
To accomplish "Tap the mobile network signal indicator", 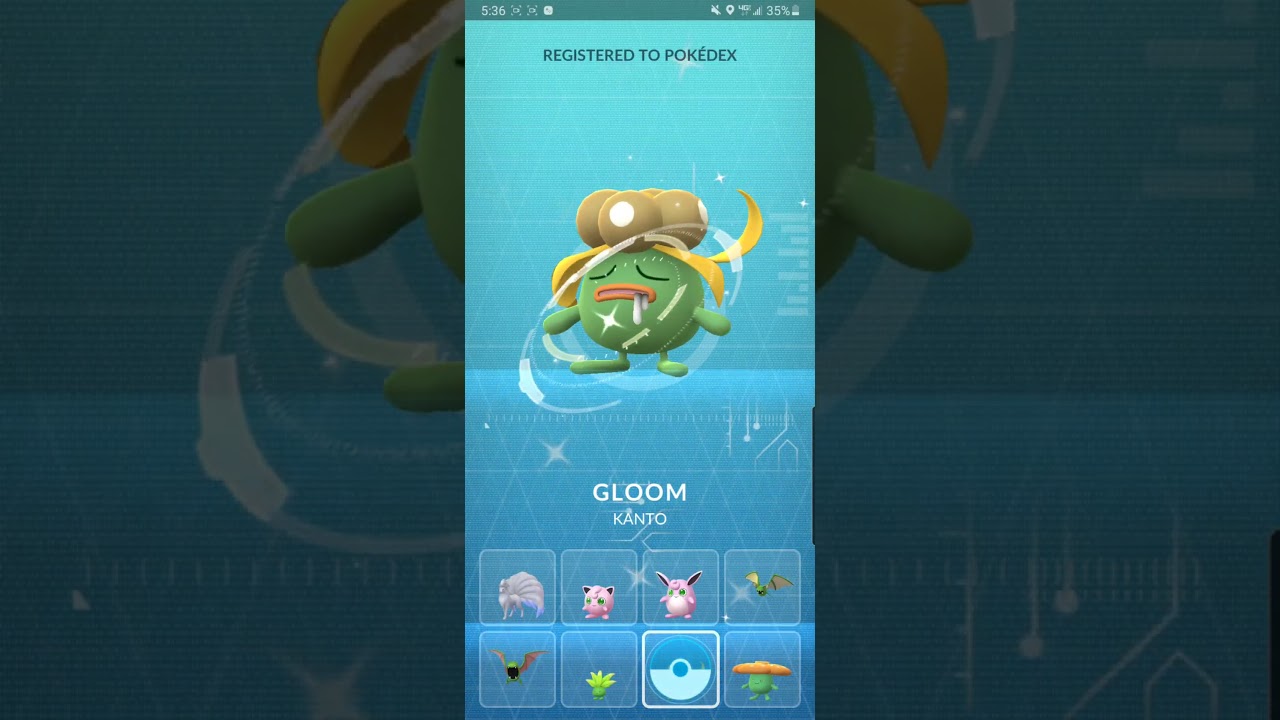I will 752,10.
